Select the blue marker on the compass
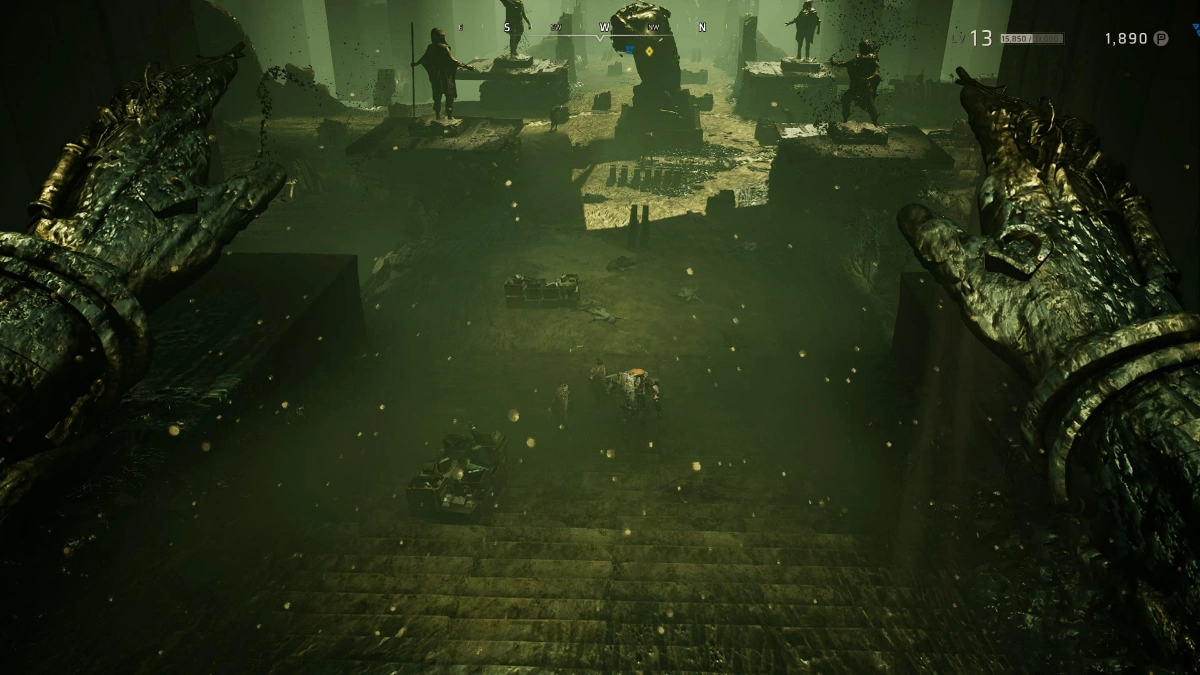The height and width of the screenshot is (675, 1200). 630,48
